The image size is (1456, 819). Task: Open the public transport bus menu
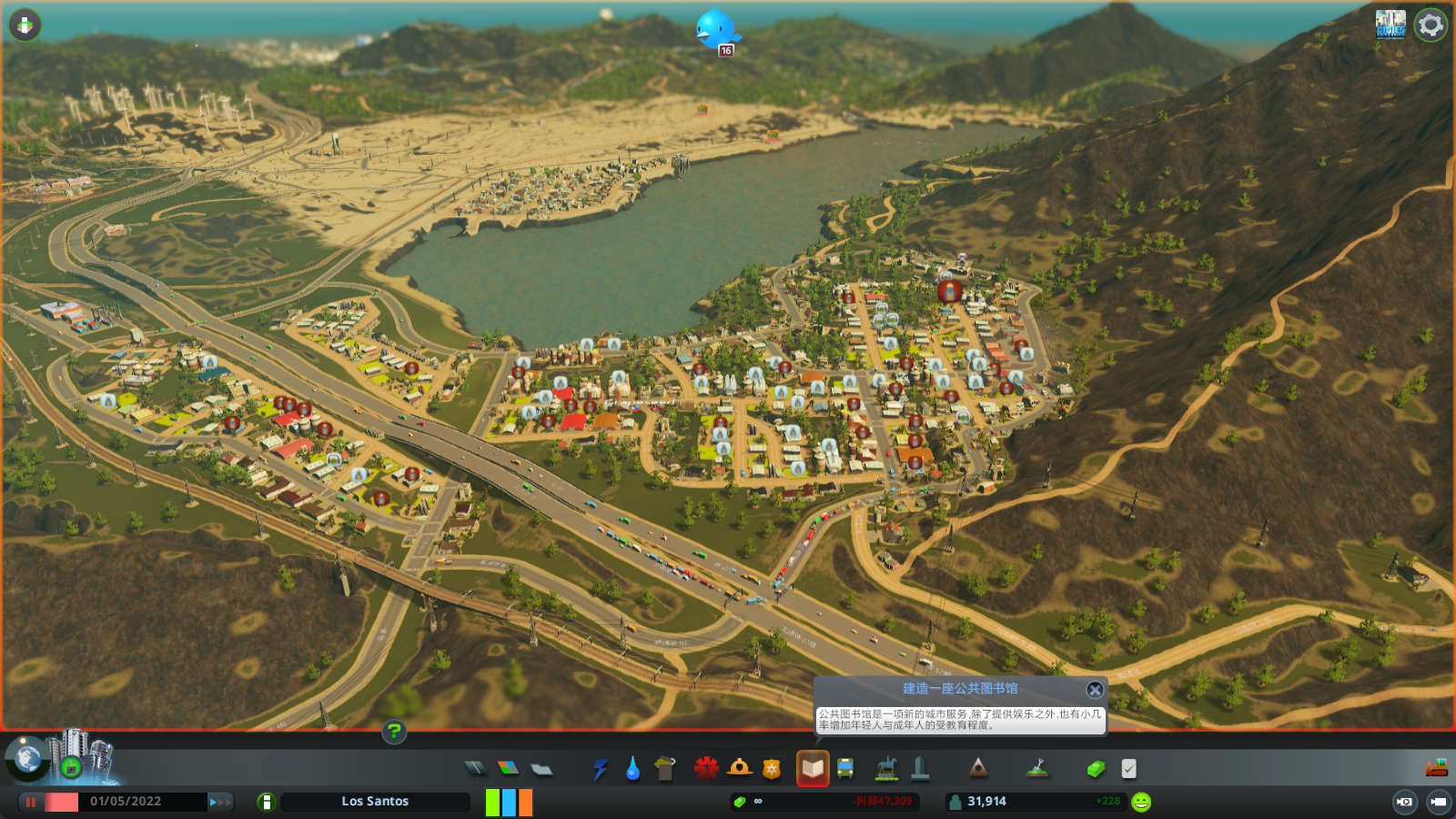(x=845, y=770)
